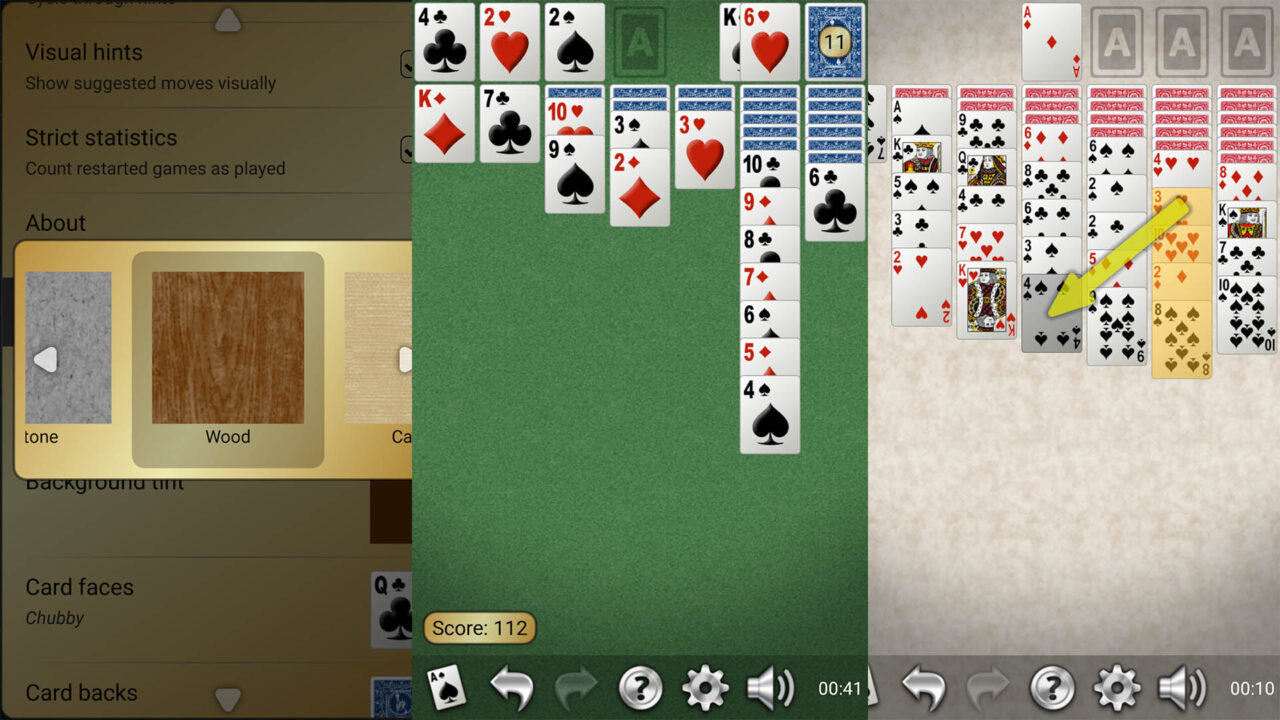Redo a move with the grey forward arrow
Screen dimensions: 1280x720
[x=576, y=688]
